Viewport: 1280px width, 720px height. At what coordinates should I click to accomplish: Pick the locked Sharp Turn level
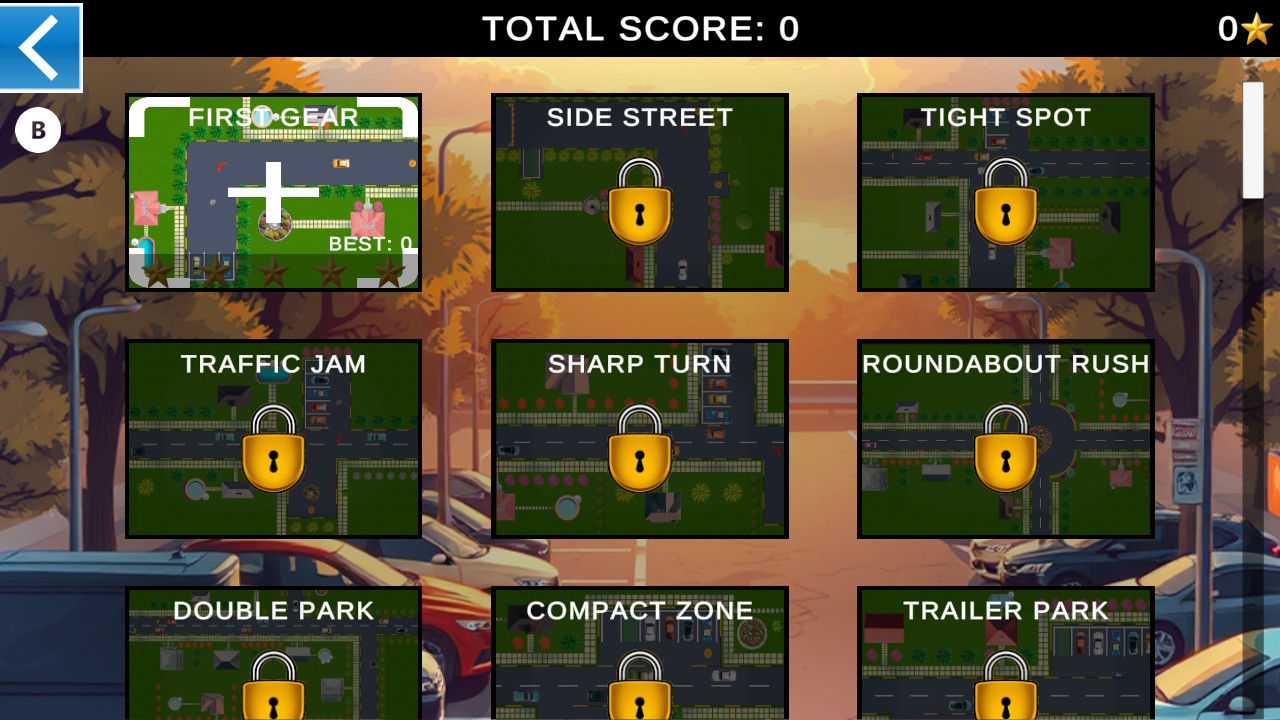[639, 438]
